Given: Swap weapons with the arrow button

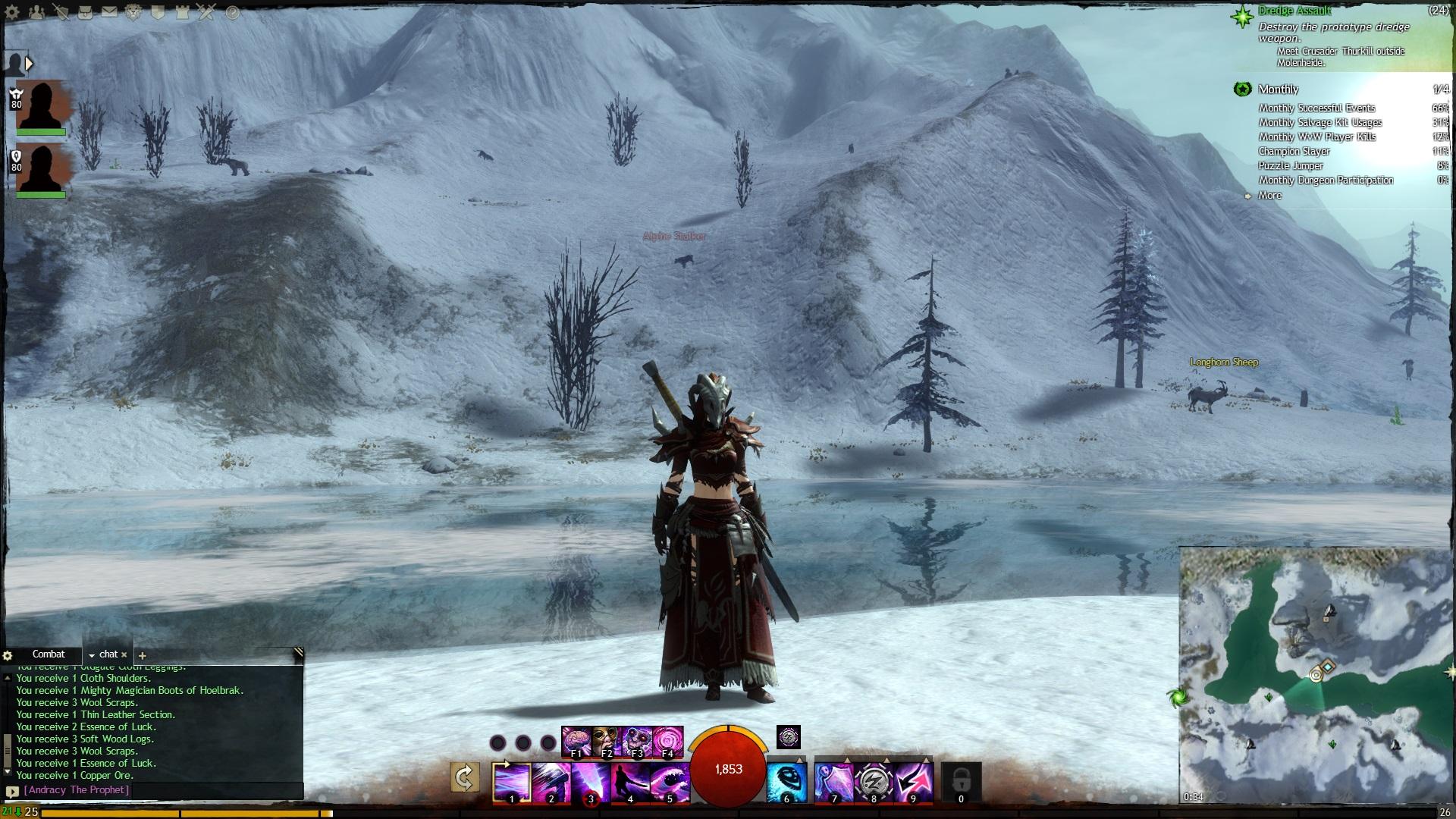Looking at the screenshot, I should click(x=464, y=777).
